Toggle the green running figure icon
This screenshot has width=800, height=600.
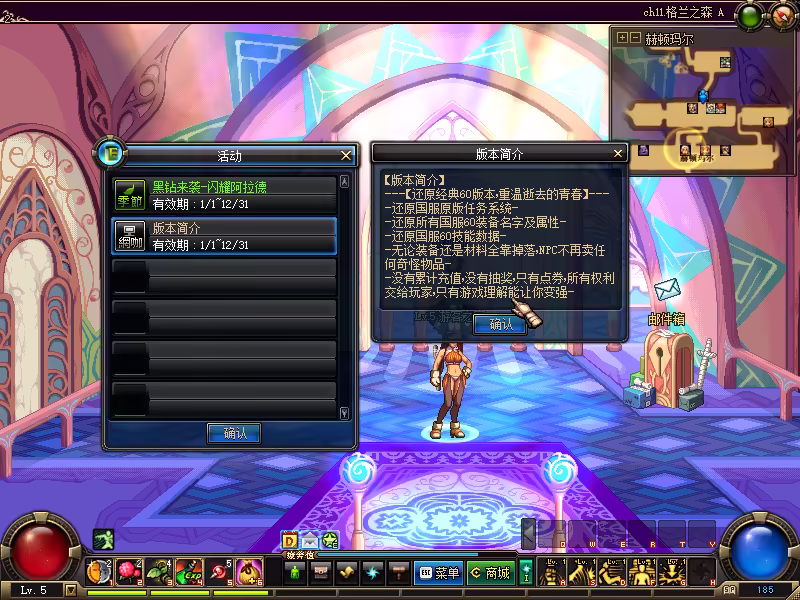coord(103,540)
